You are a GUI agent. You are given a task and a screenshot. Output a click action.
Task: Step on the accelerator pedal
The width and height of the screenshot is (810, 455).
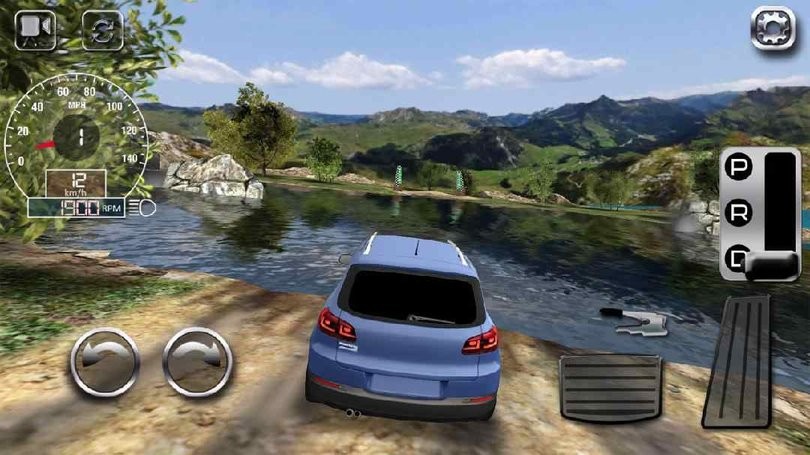click(x=737, y=362)
